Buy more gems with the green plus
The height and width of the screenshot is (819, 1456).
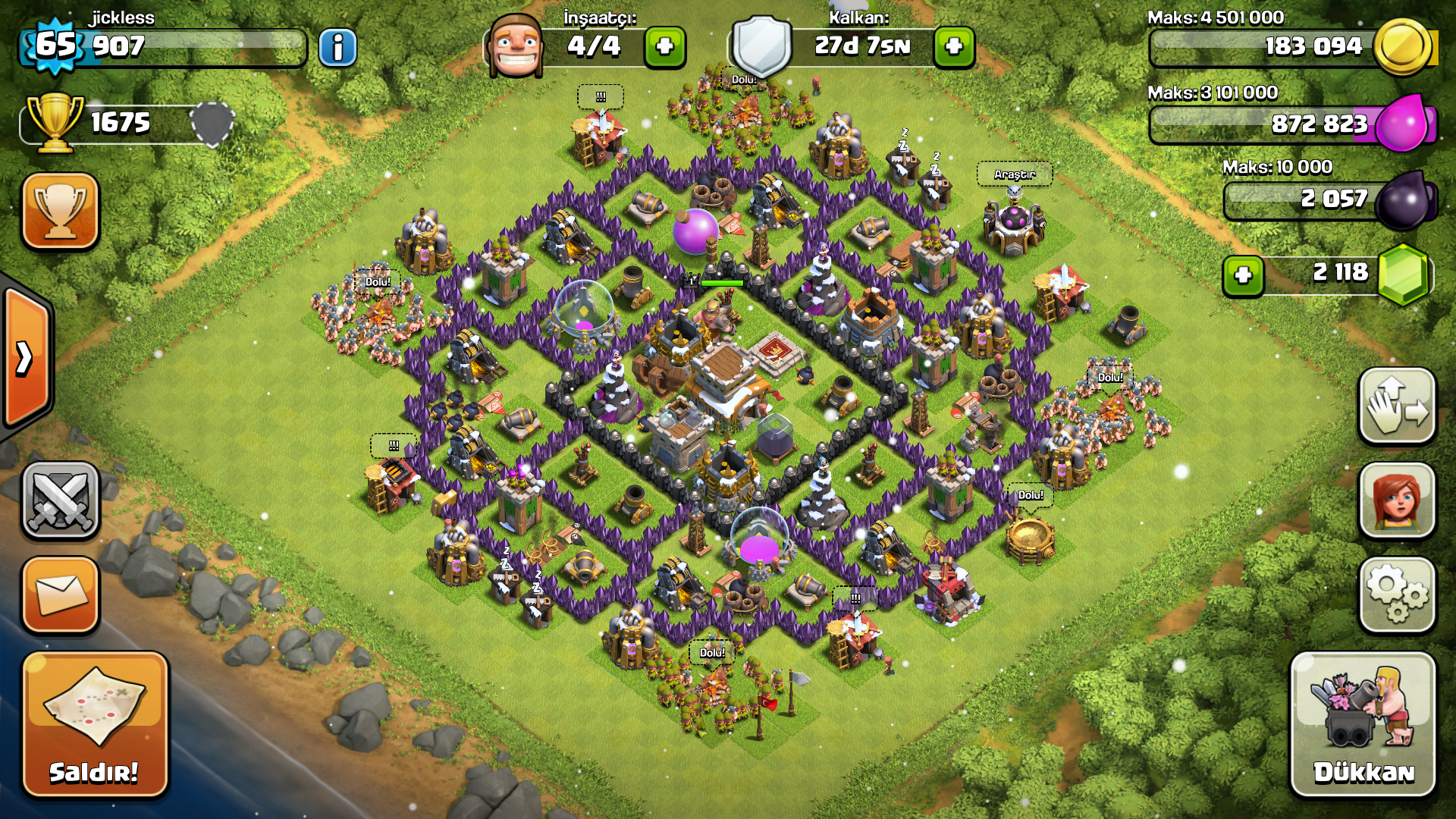pos(1243,275)
